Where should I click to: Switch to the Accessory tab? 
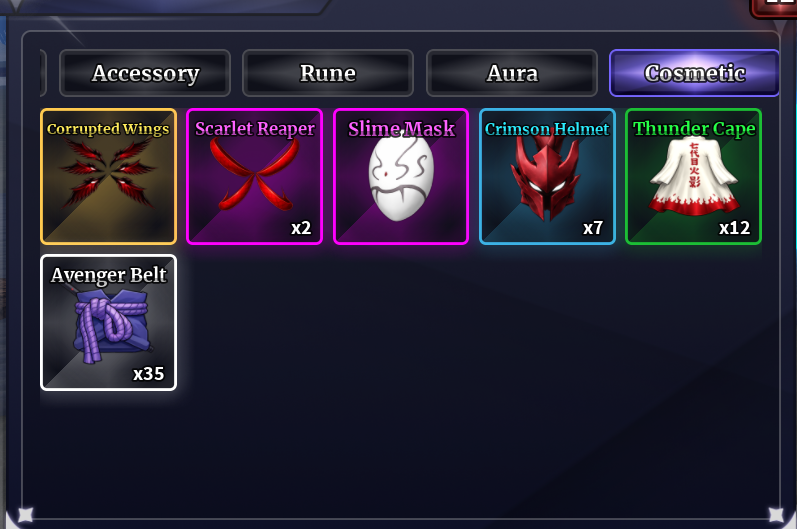[x=145, y=73]
